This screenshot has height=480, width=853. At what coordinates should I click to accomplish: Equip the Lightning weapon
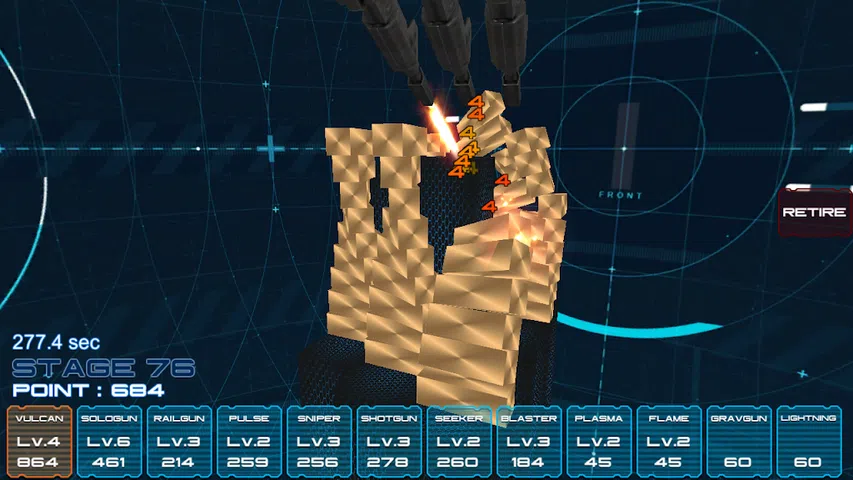point(808,441)
